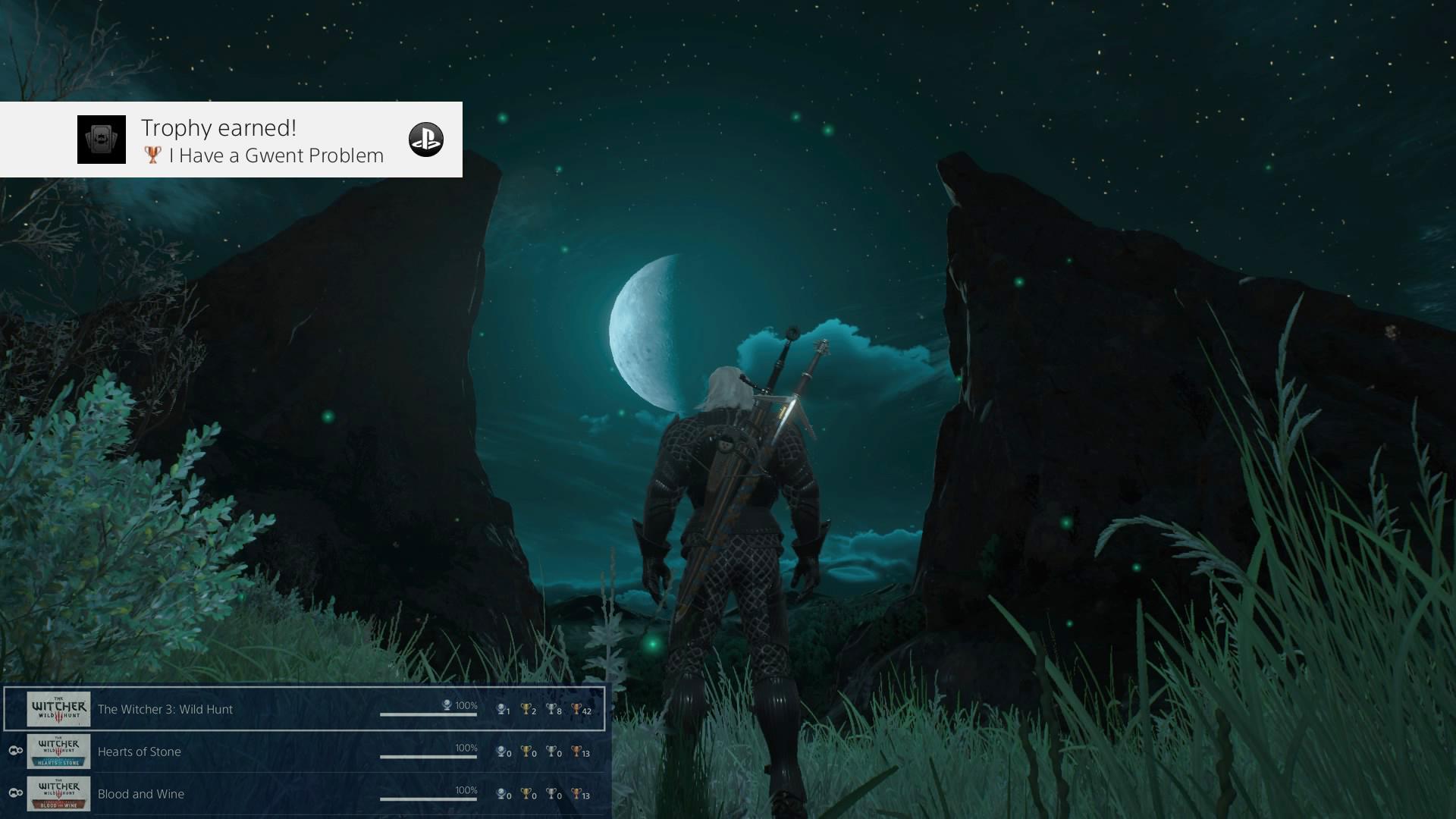Click the silver trophy counter showing 8
Screen dimensions: 1456x819
coord(553,710)
